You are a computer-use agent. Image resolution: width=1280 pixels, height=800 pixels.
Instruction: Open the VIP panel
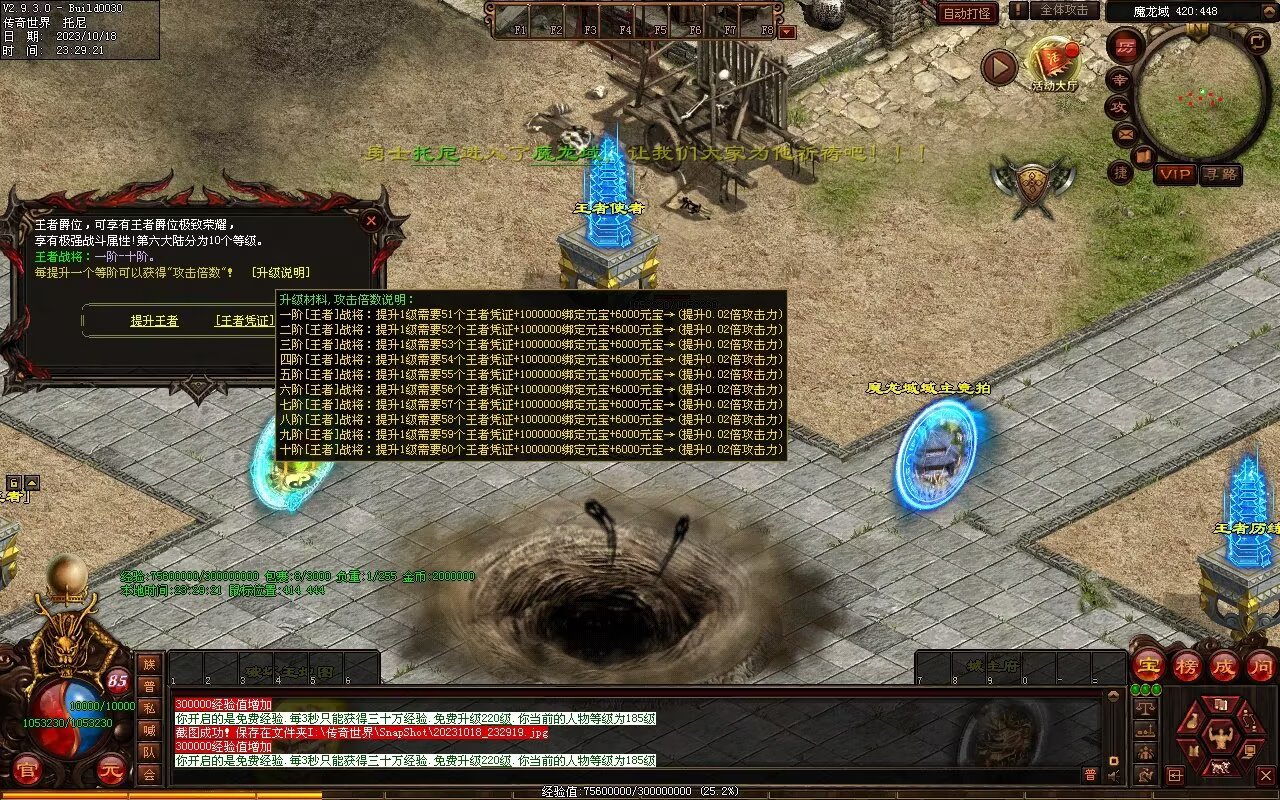pyautogui.click(x=1175, y=174)
